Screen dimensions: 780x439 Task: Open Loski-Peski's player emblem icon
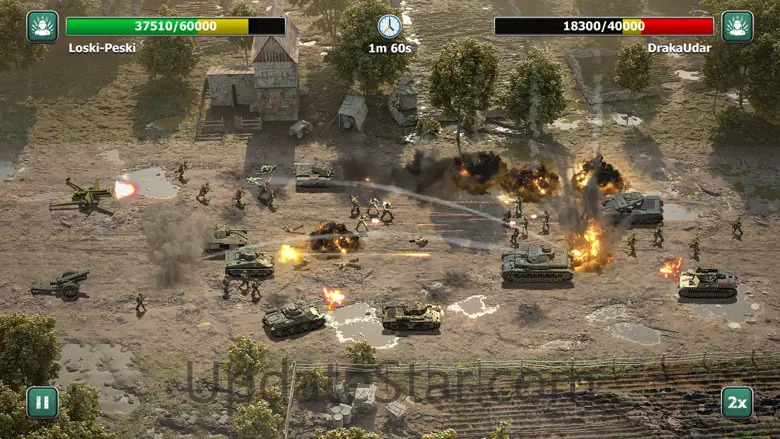tap(42, 26)
